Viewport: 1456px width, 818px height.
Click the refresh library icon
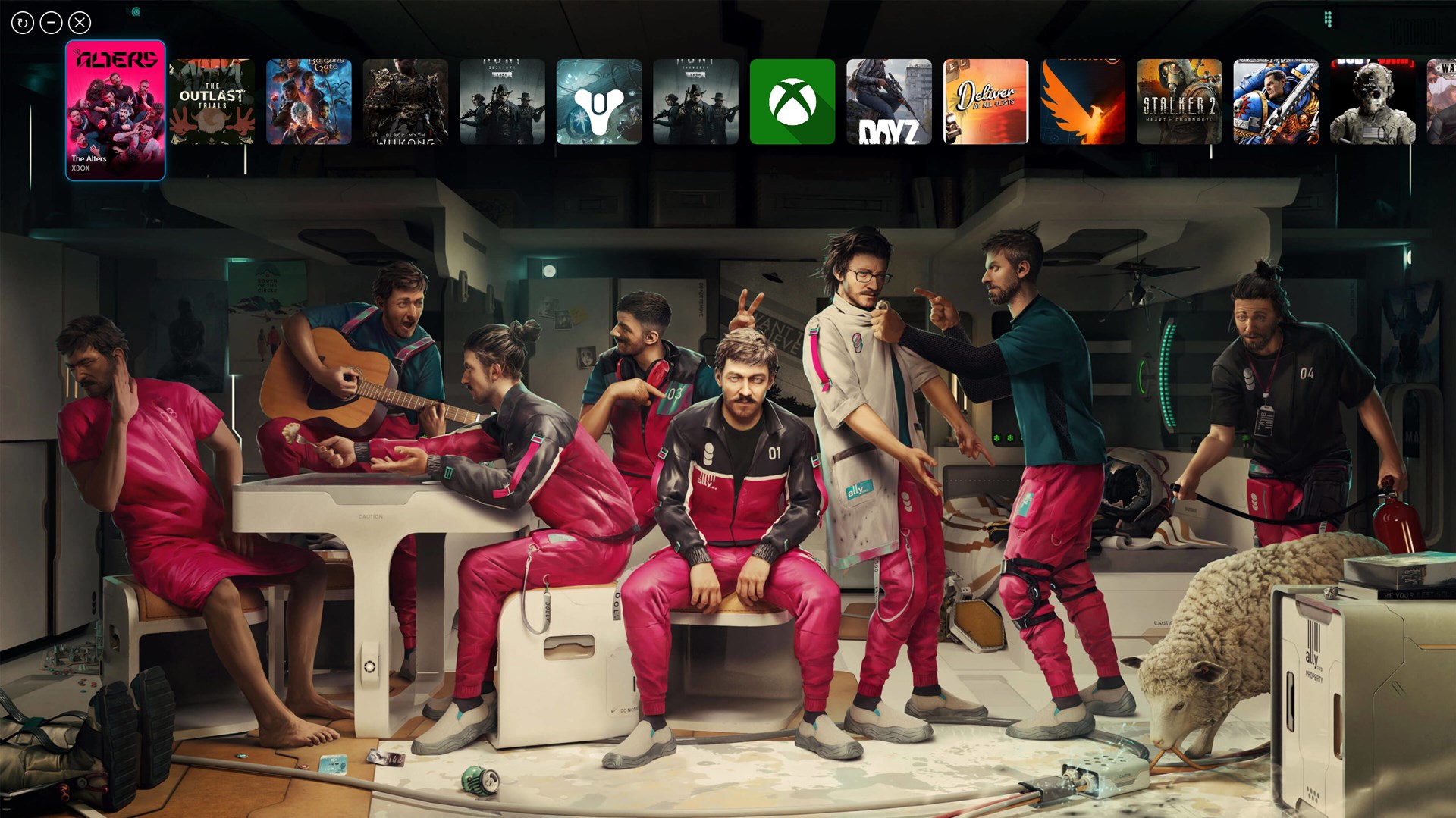(x=21, y=21)
